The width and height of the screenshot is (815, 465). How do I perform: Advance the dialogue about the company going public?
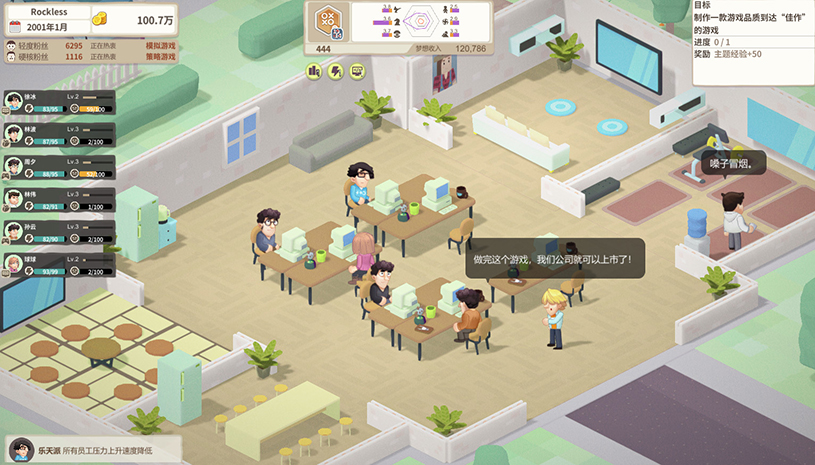551,258
